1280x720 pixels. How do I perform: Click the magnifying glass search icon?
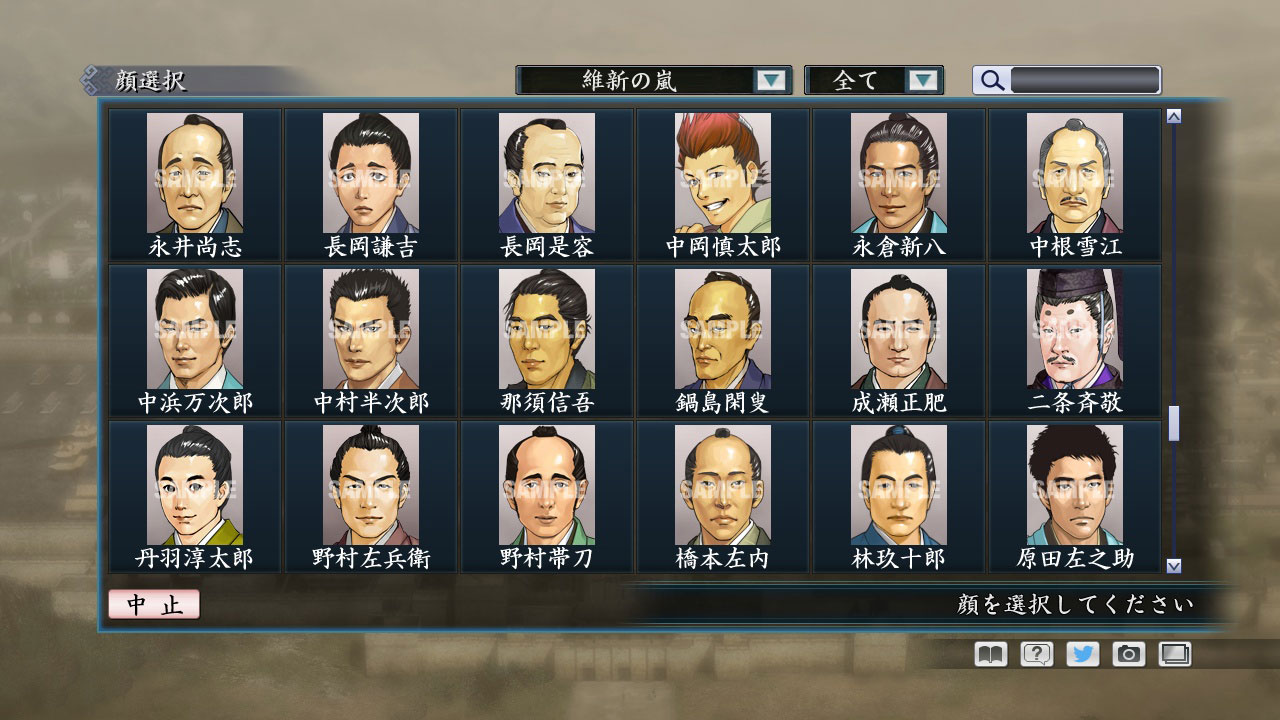tap(991, 80)
